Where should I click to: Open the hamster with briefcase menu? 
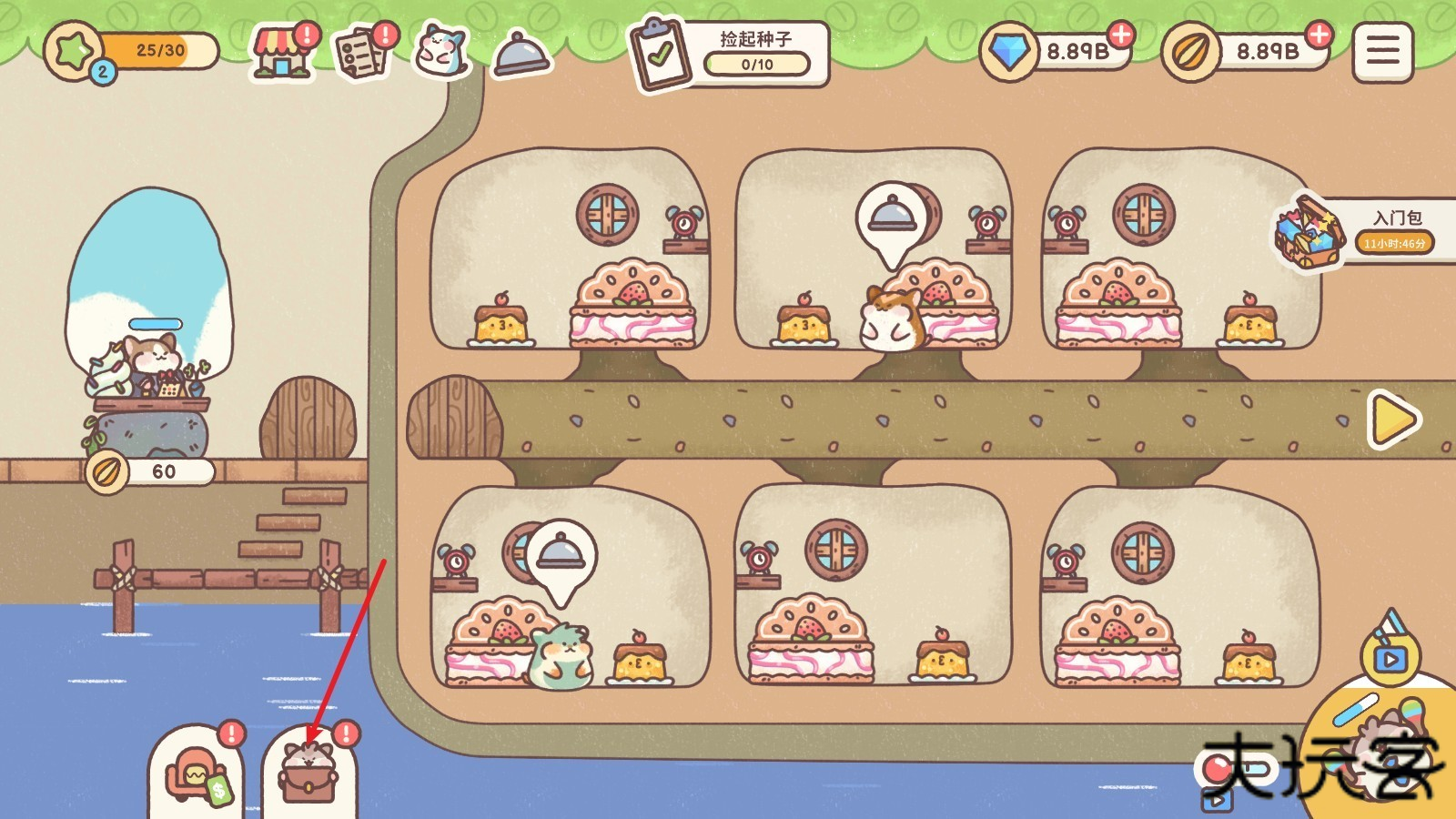tap(309, 775)
